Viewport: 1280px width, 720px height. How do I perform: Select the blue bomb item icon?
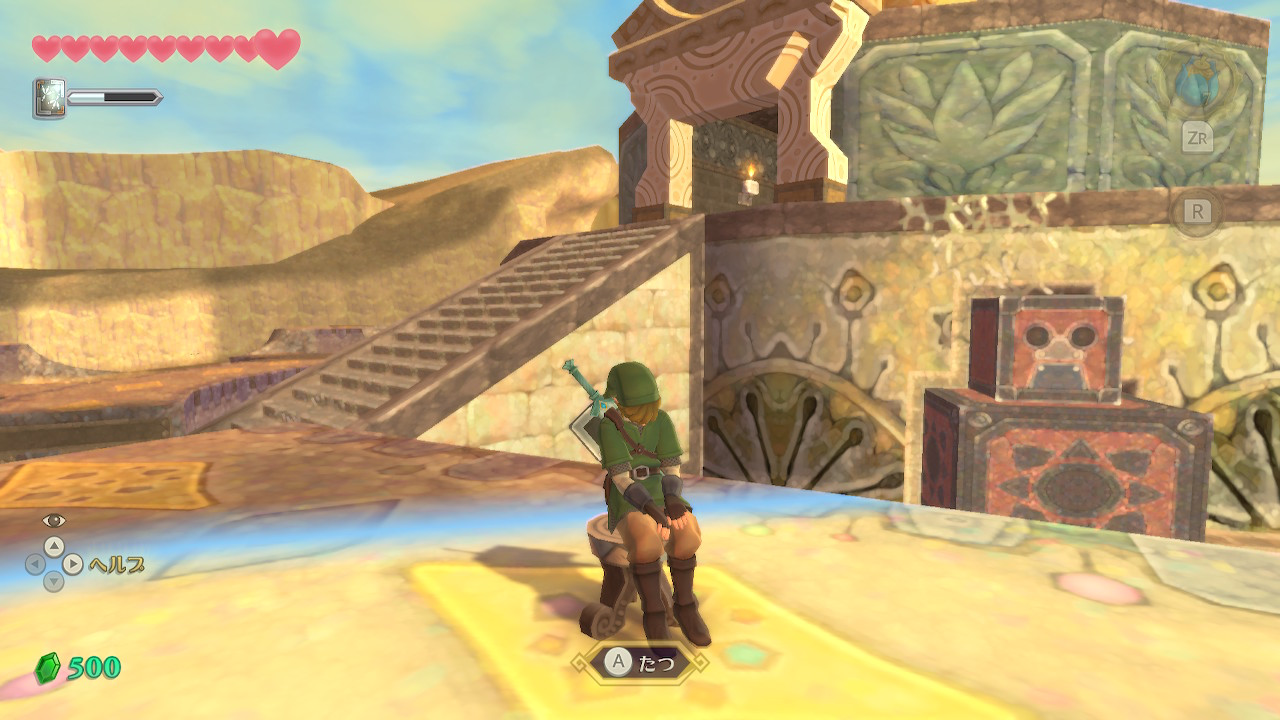1196,82
